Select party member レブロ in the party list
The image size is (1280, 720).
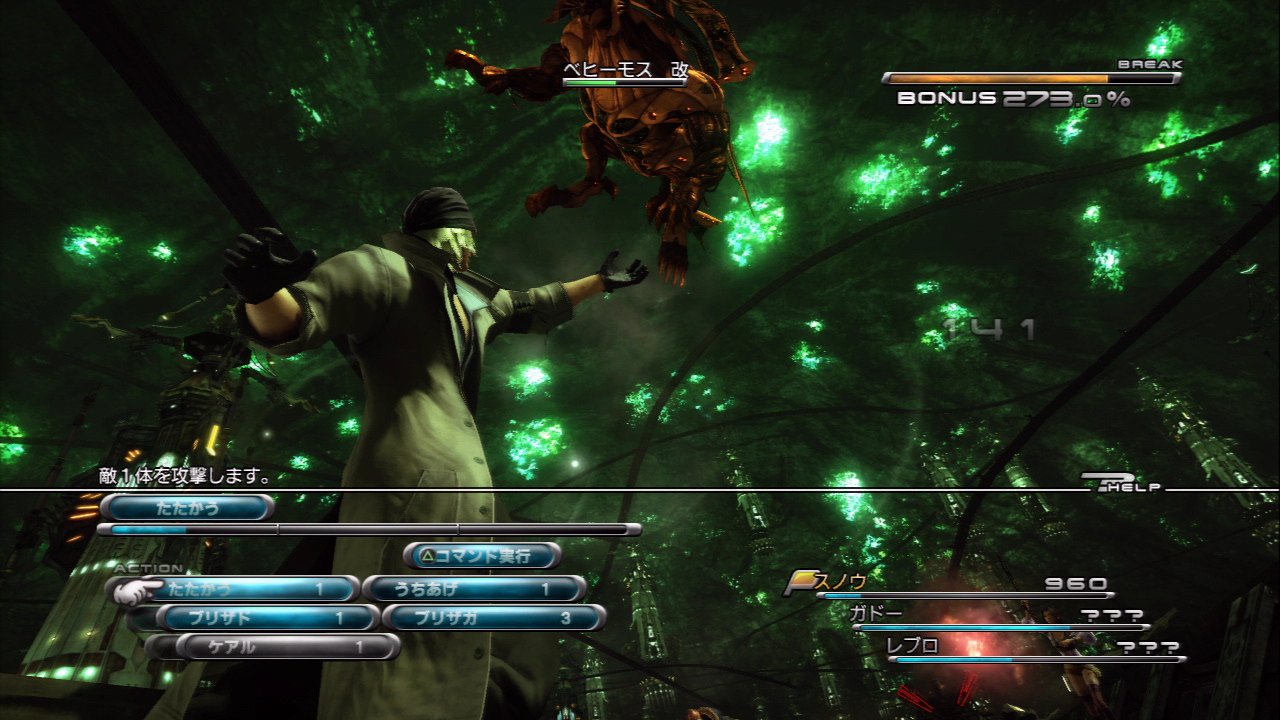[914, 646]
